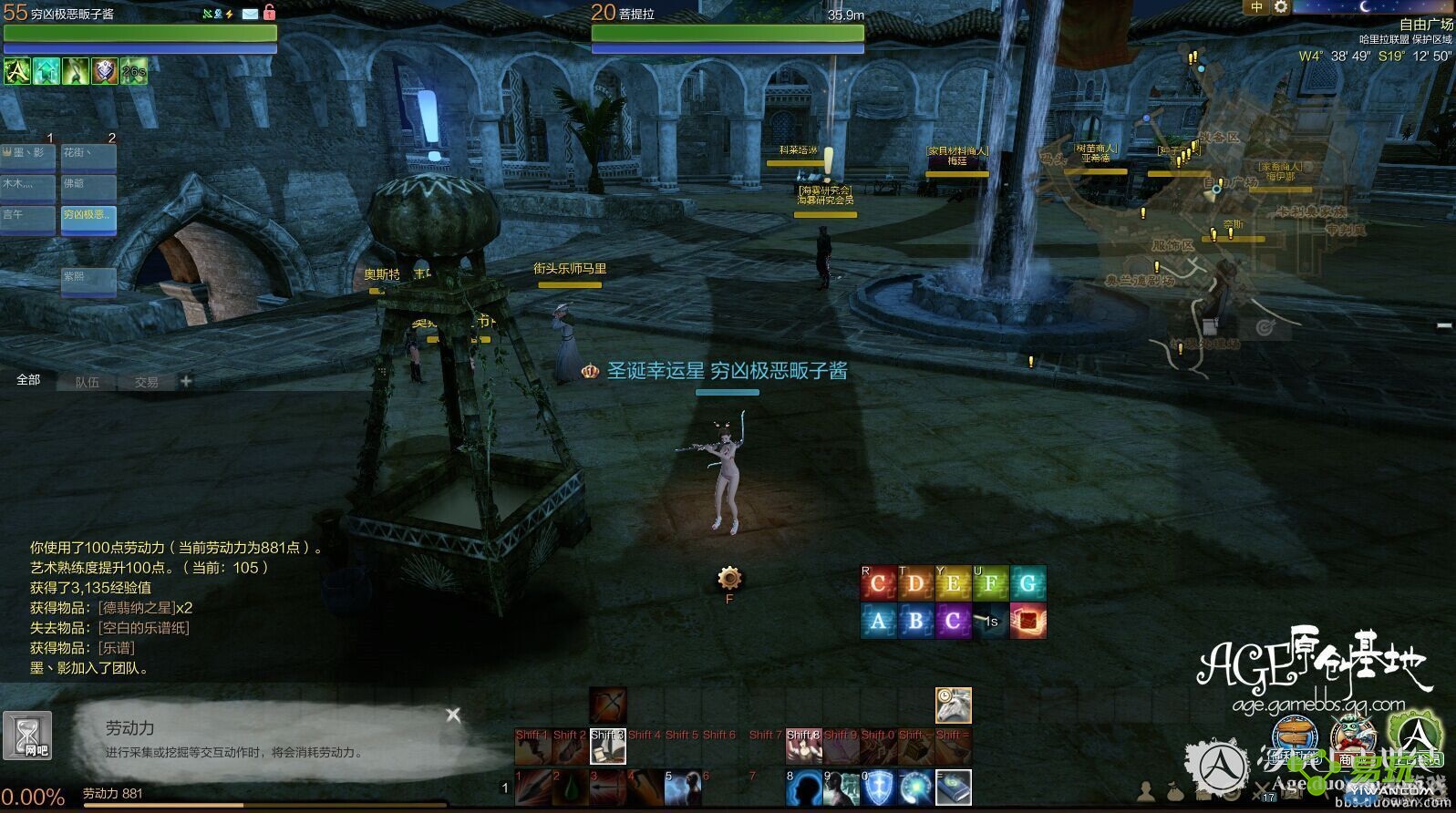Play the orange D music note

(x=915, y=583)
